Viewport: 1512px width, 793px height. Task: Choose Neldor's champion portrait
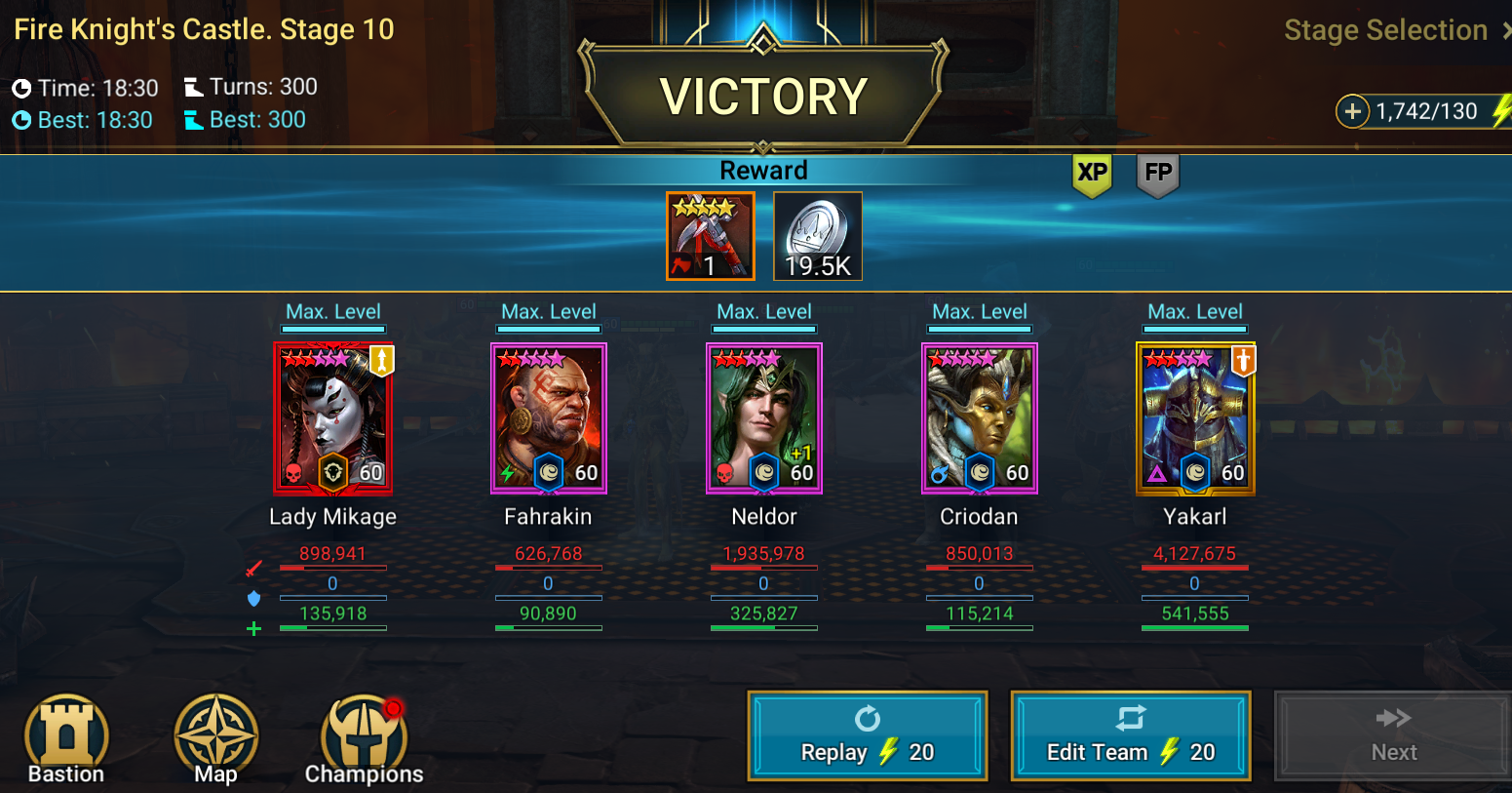[x=763, y=418]
